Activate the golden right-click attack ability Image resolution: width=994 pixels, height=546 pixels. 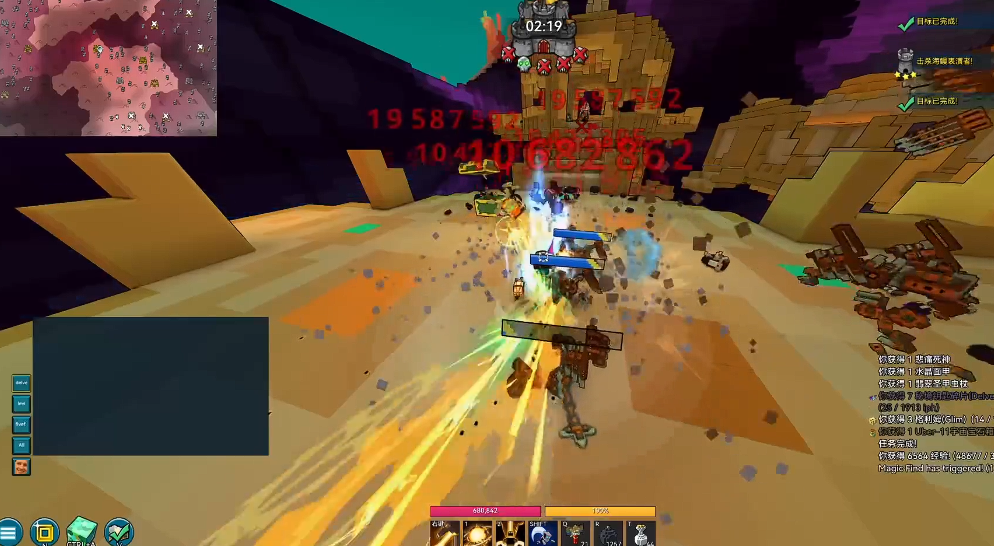(x=443, y=534)
